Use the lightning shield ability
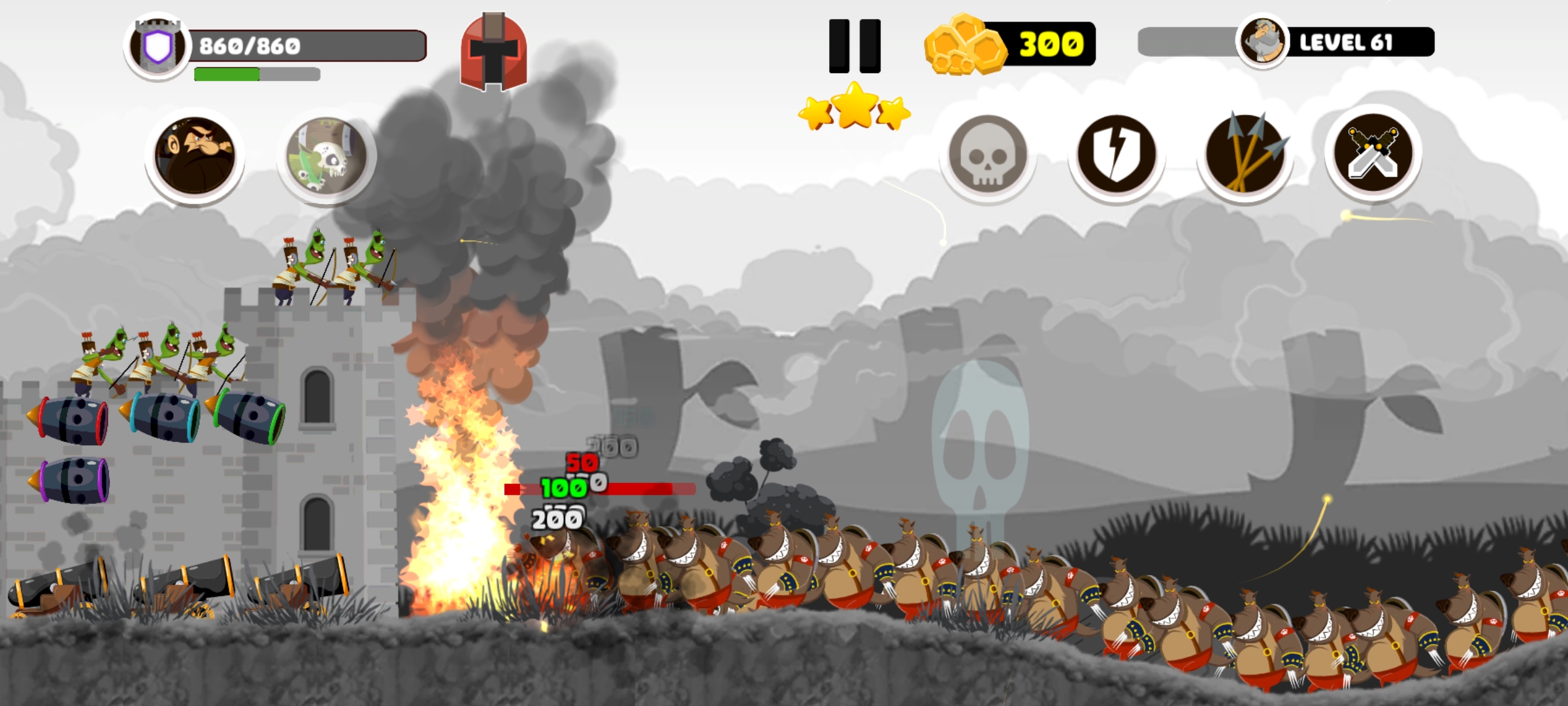 1116,155
